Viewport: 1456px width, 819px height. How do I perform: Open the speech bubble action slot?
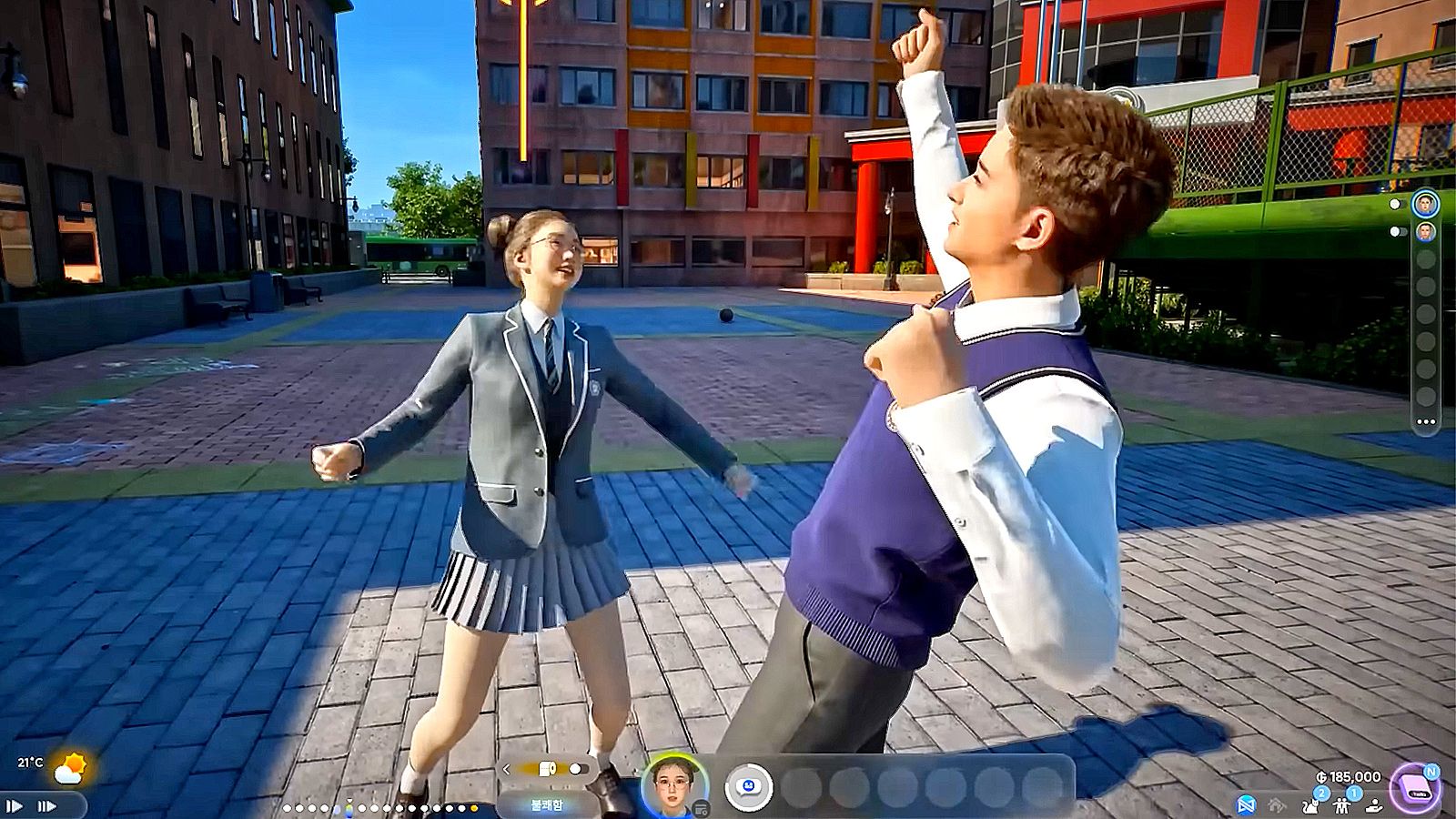[x=749, y=786]
